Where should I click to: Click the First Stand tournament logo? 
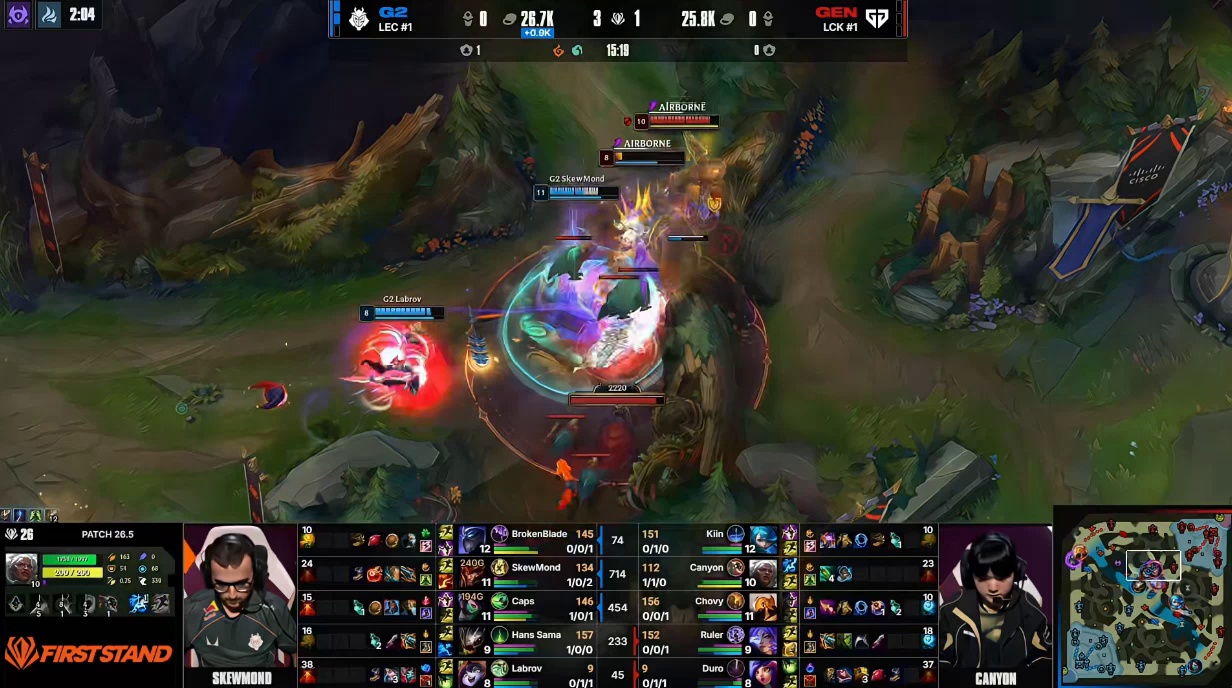click(x=87, y=654)
